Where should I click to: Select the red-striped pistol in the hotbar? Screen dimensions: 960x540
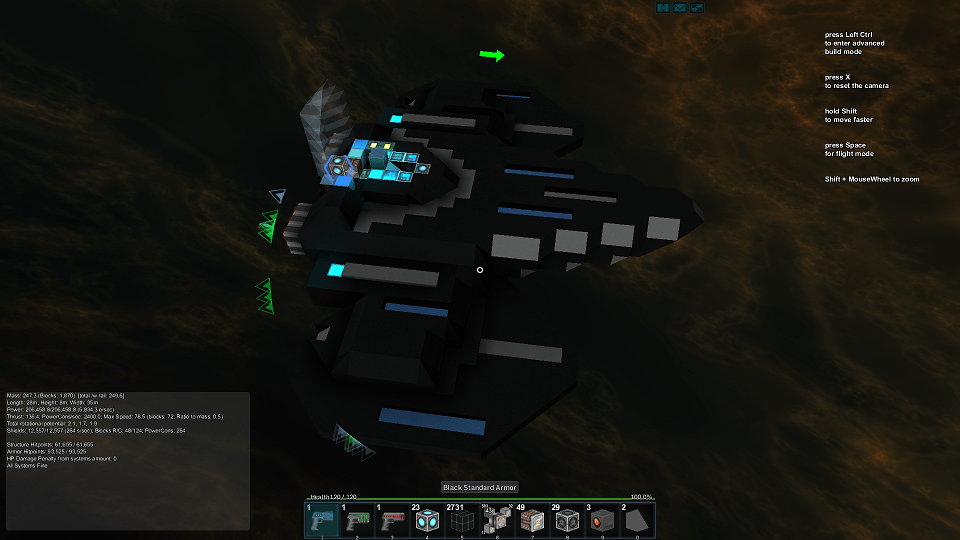pyautogui.click(x=393, y=520)
